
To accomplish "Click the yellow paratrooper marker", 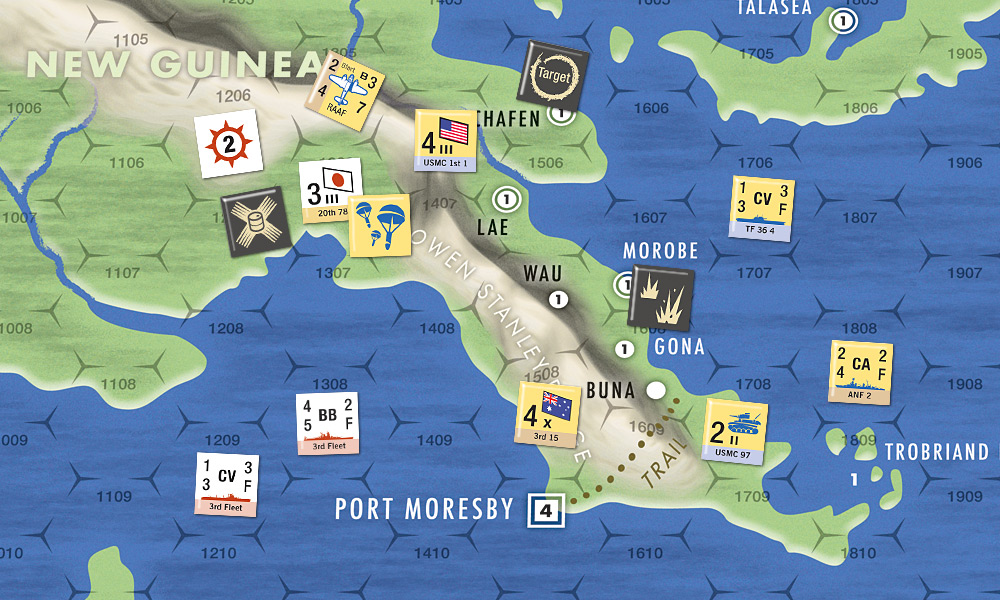I will pyautogui.click(x=379, y=225).
